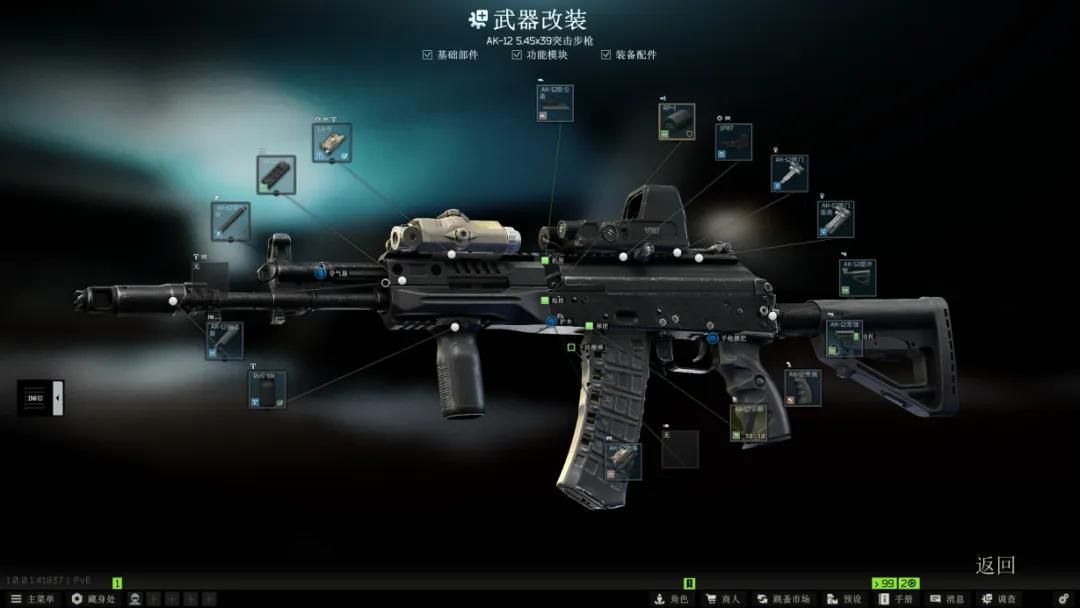Open the 消息 messages
Image resolution: width=1080 pixels, height=608 pixels.
[x=947, y=599]
